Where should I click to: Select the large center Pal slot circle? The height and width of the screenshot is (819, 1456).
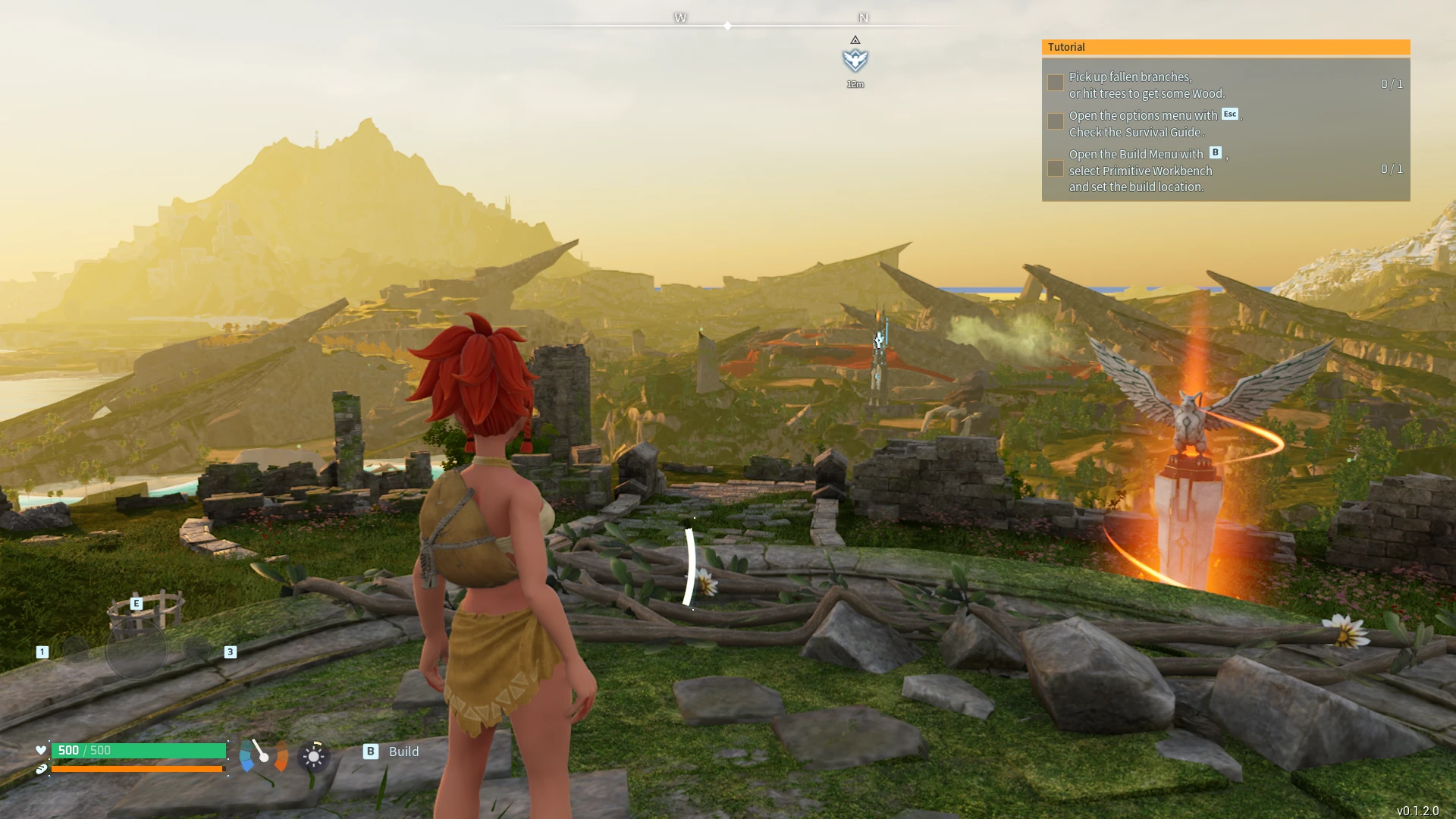136,649
